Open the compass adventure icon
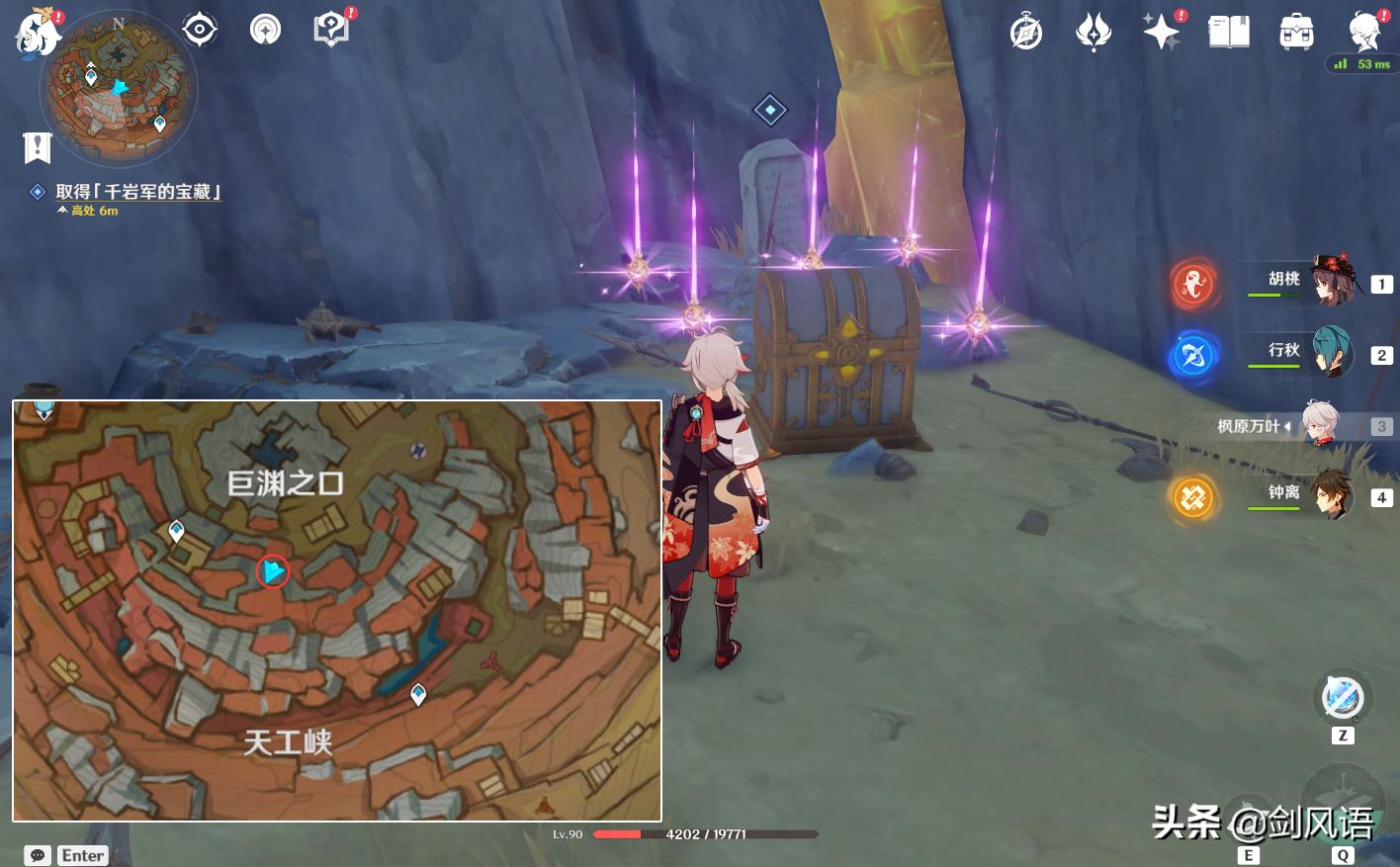The height and width of the screenshot is (867, 1400). [1026, 33]
